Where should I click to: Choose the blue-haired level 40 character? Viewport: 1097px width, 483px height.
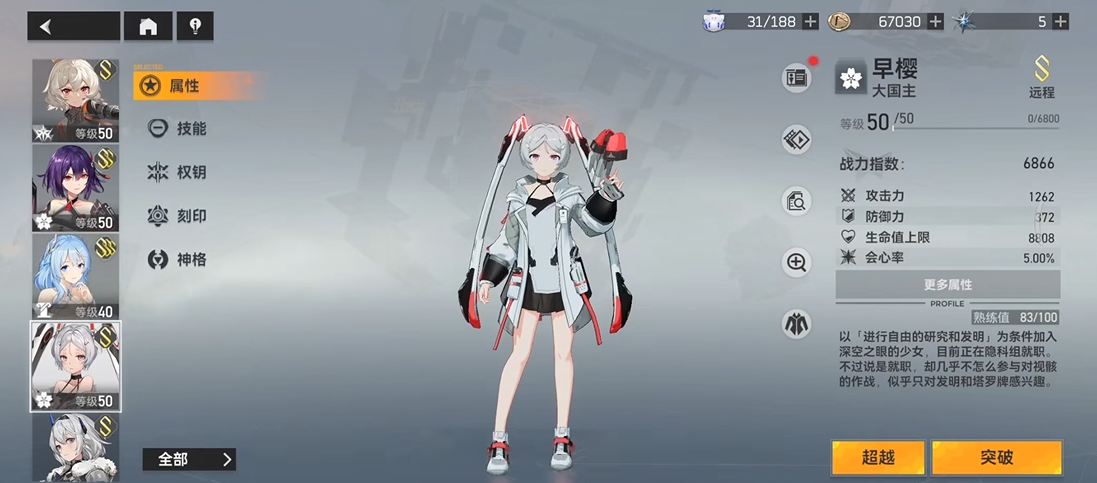pos(75,276)
